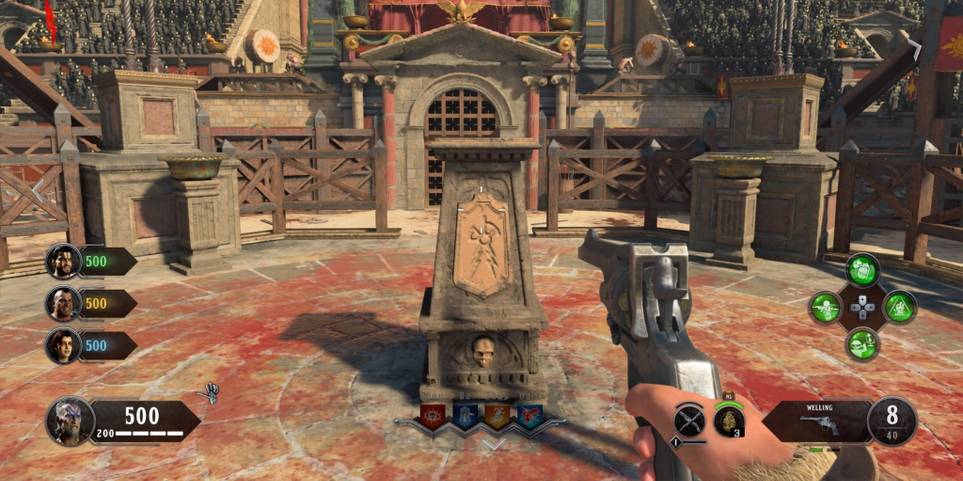Select the crossed-blades special weapon icon
The width and height of the screenshot is (963, 481).
pyautogui.click(x=689, y=420)
